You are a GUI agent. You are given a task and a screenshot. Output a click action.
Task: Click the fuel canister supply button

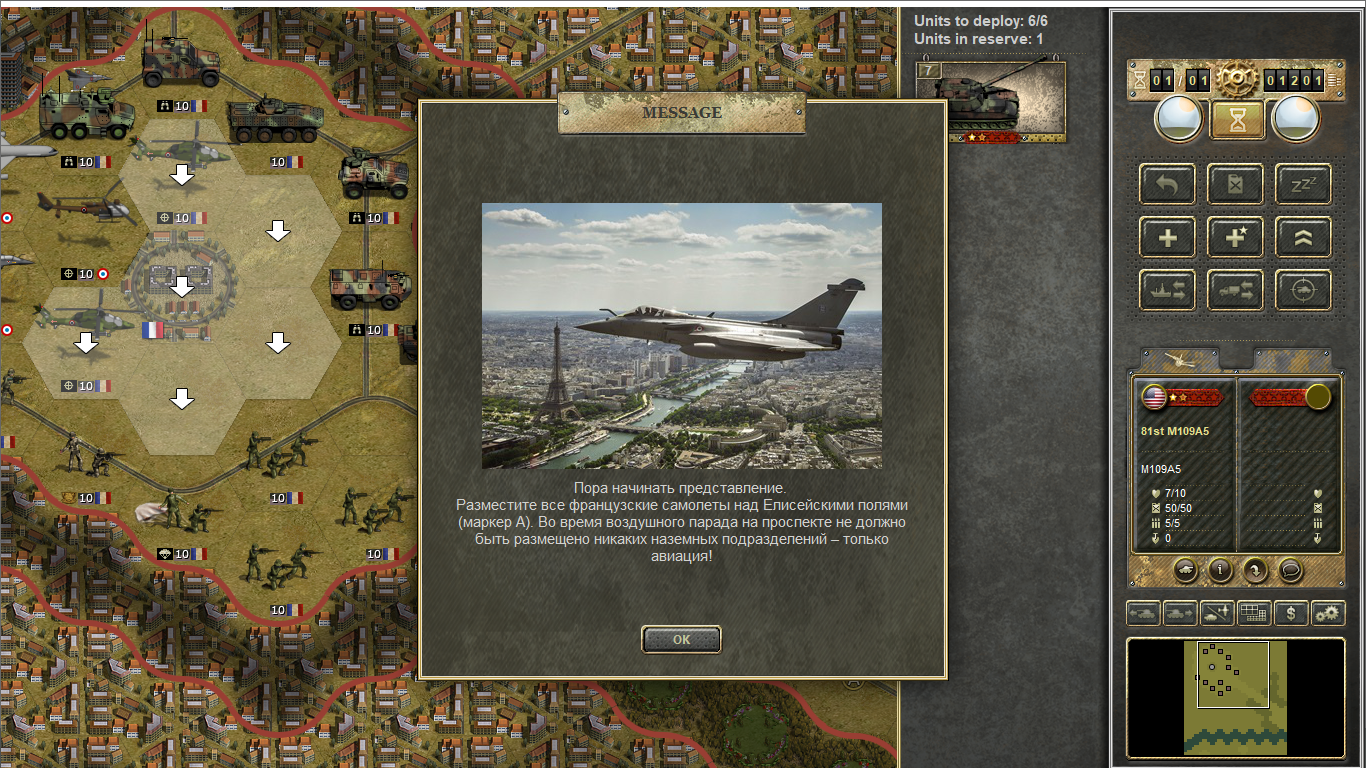click(x=1236, y=184)
